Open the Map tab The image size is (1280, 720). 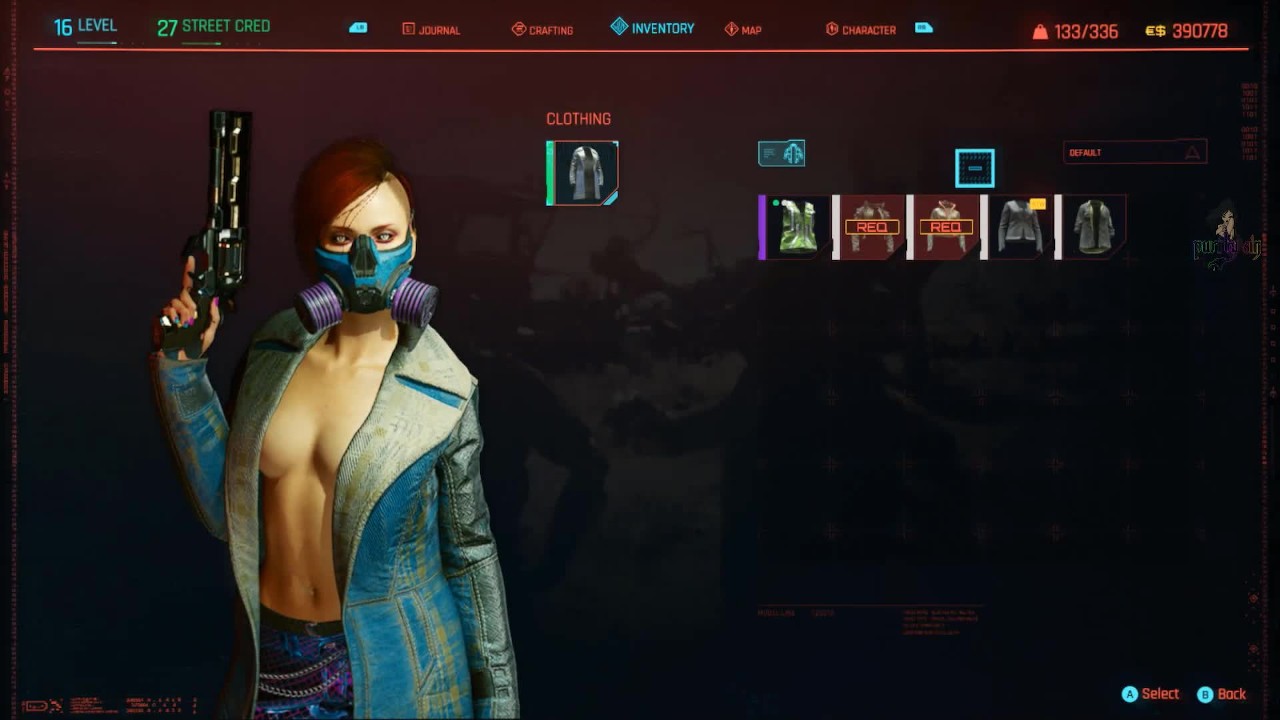tap(743, 30)
